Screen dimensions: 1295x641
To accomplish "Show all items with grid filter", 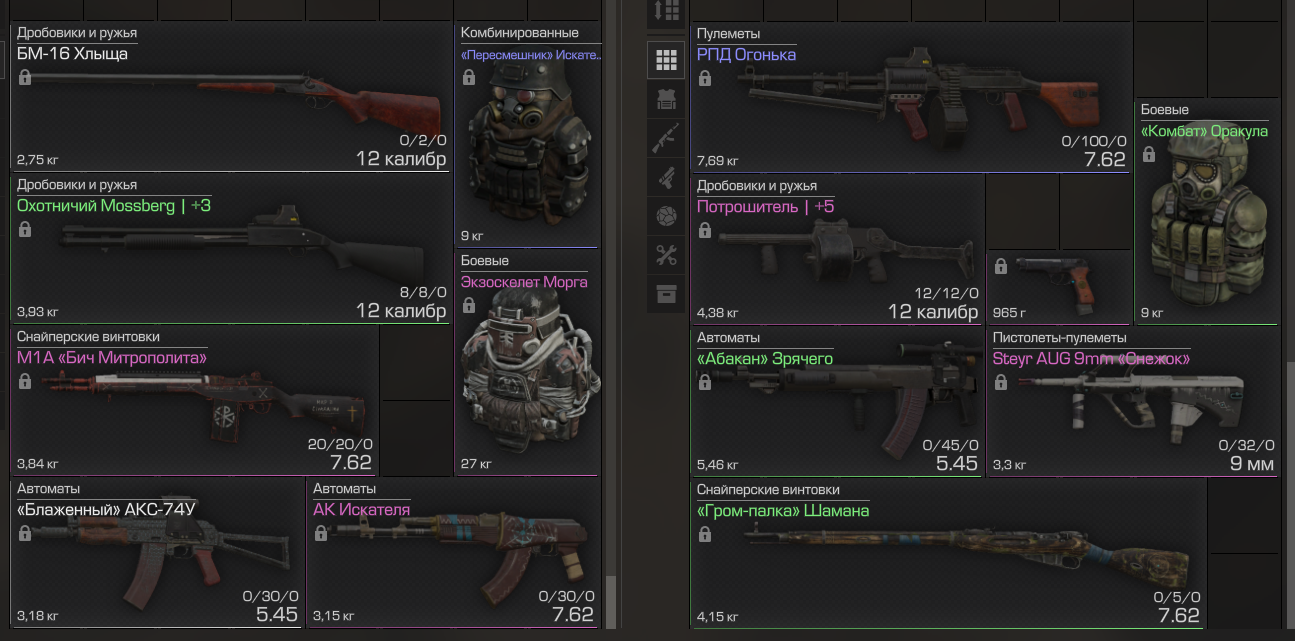I will [x=666, y=60].
